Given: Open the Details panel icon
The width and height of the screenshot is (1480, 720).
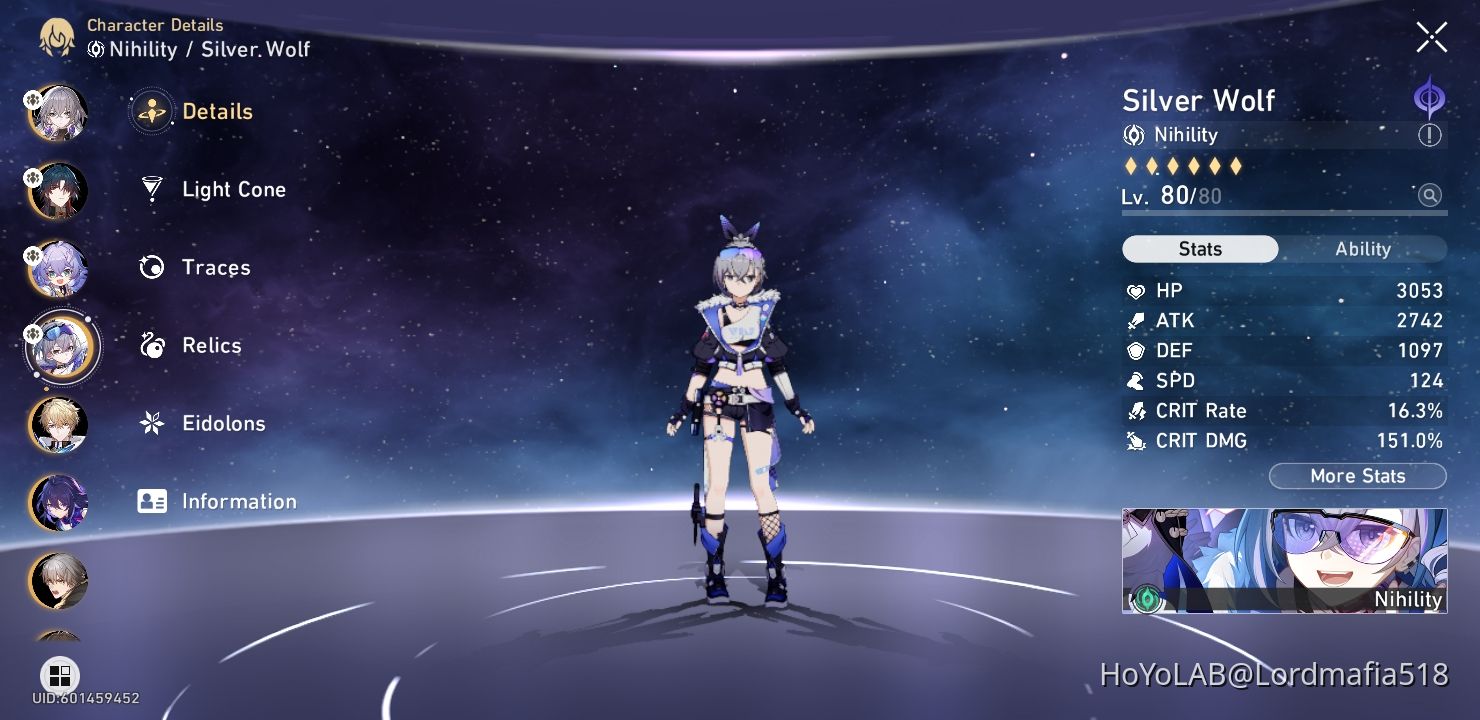Looking at the screenshot, I should (150, 112).
